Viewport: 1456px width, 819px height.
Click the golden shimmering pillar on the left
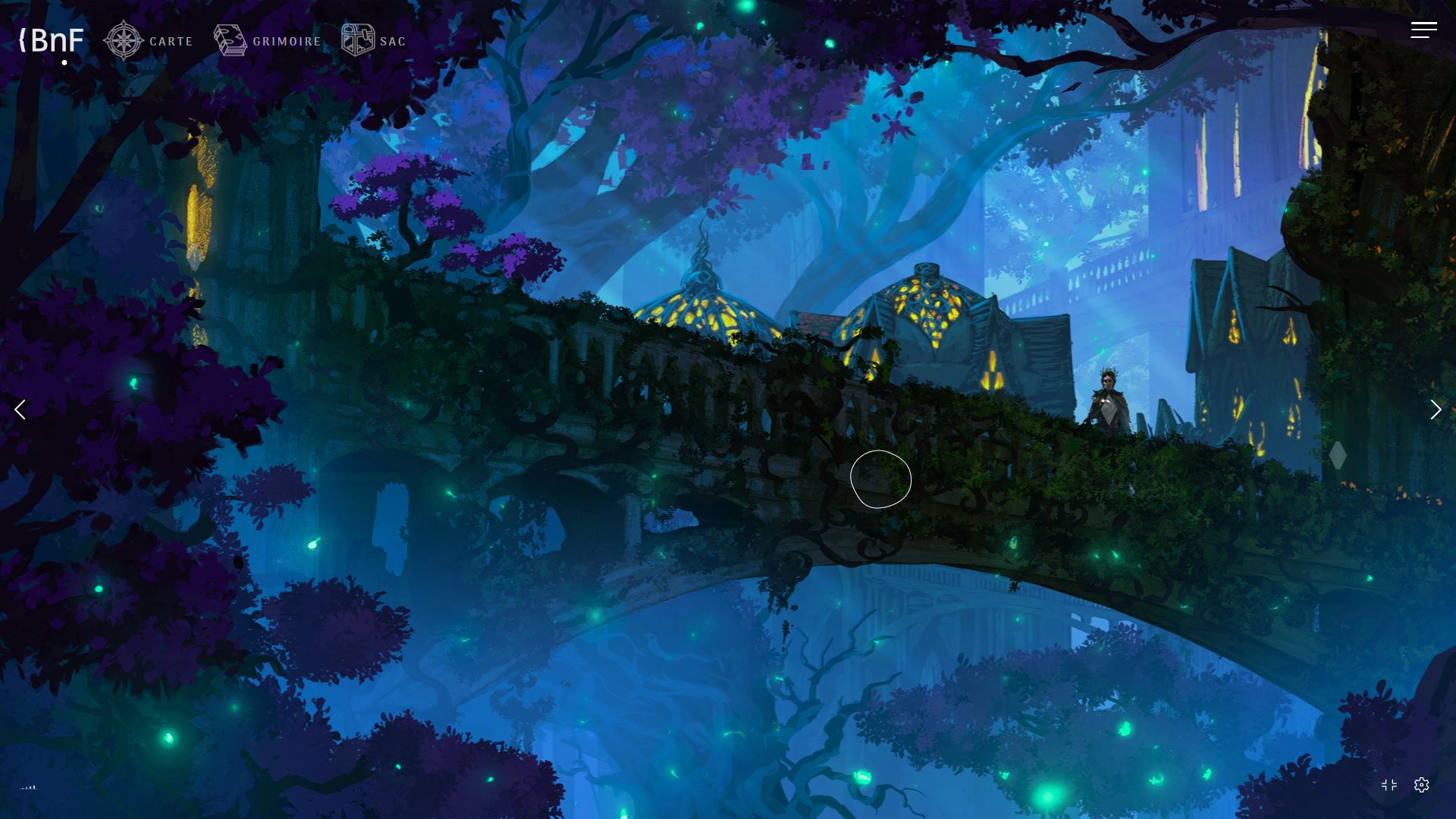[x=199, y=220]
